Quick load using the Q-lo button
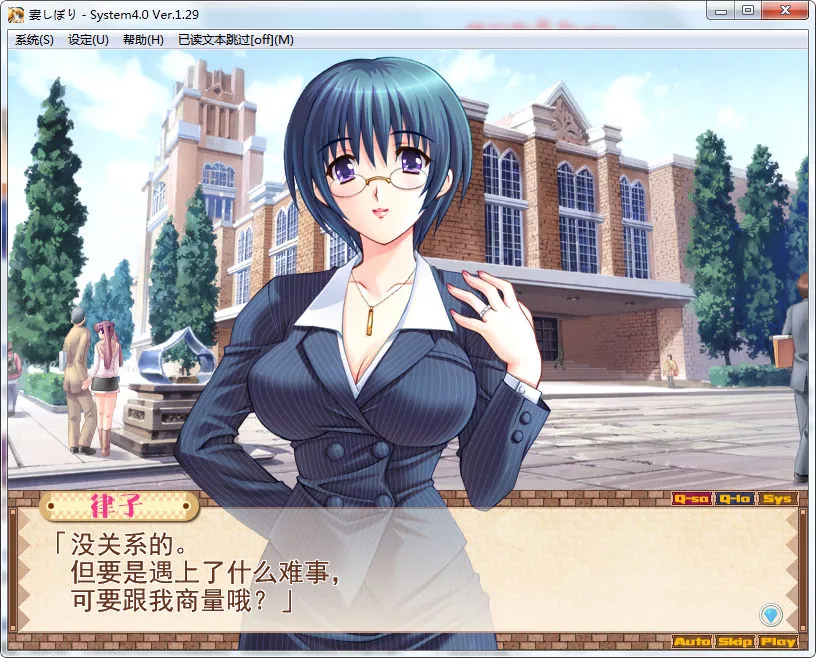The width and height of the screenshot is (816, 658). 735,498
